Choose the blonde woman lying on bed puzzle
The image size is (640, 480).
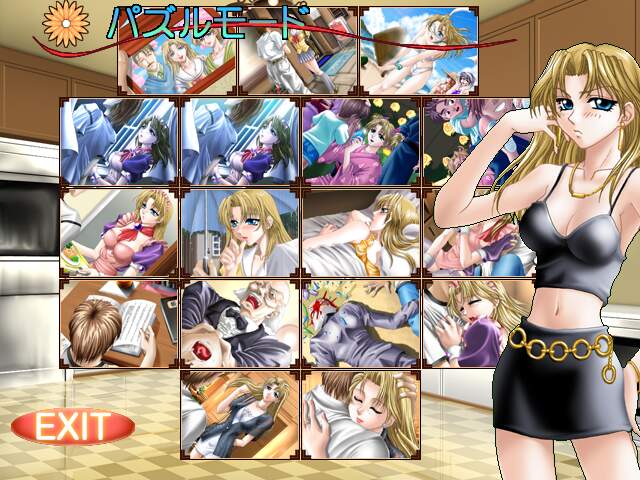coord(361,232)
